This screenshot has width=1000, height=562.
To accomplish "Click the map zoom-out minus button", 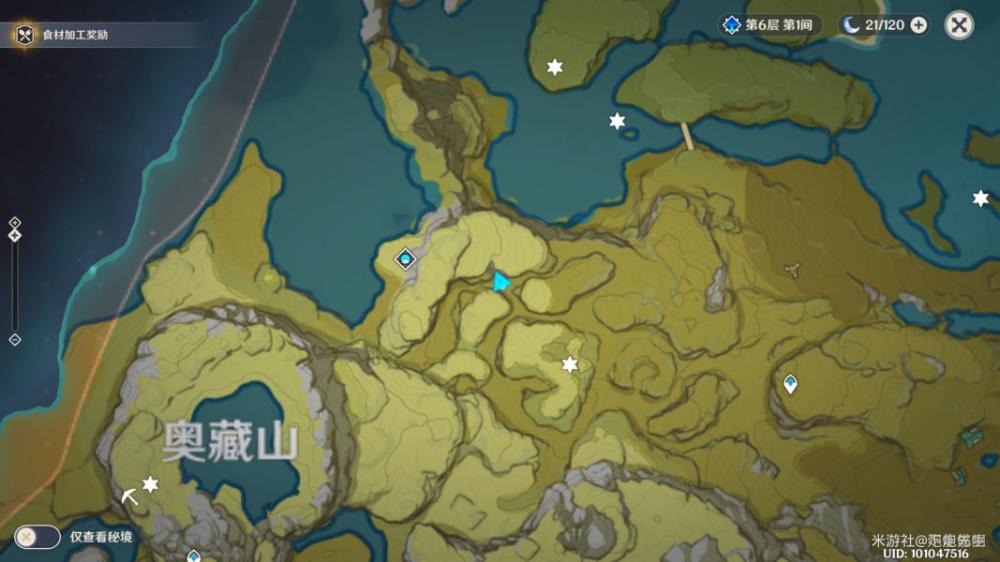I will [x=14, y=340].
